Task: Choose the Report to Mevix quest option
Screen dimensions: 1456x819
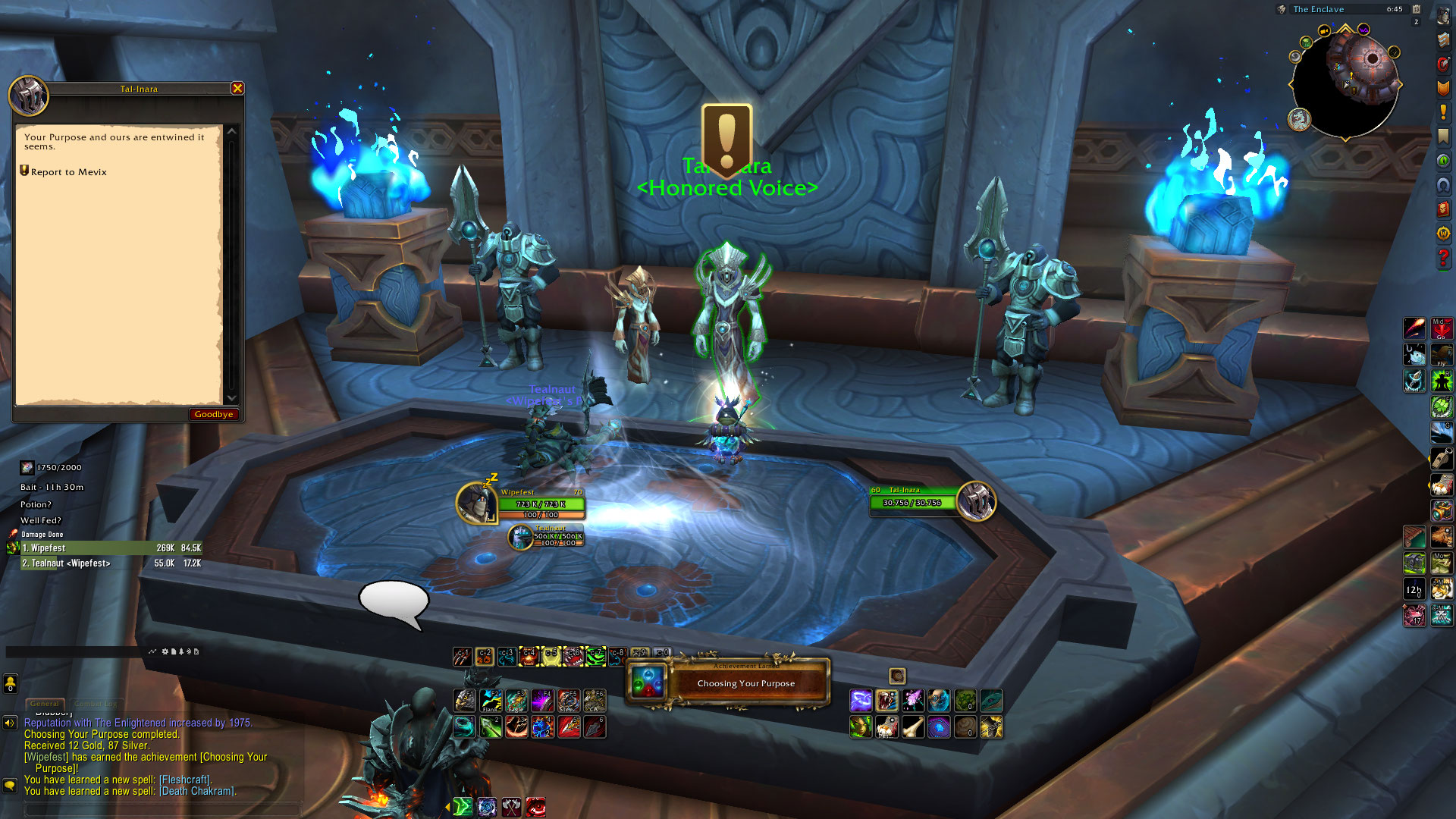Action: click(x=68, y=172)
